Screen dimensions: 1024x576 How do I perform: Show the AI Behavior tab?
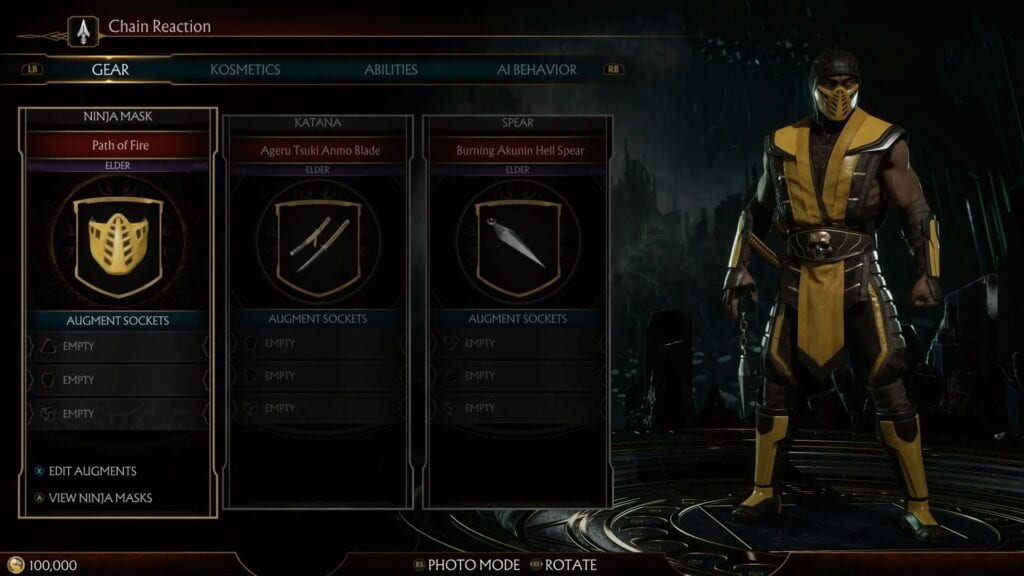[x=537, y=70]
